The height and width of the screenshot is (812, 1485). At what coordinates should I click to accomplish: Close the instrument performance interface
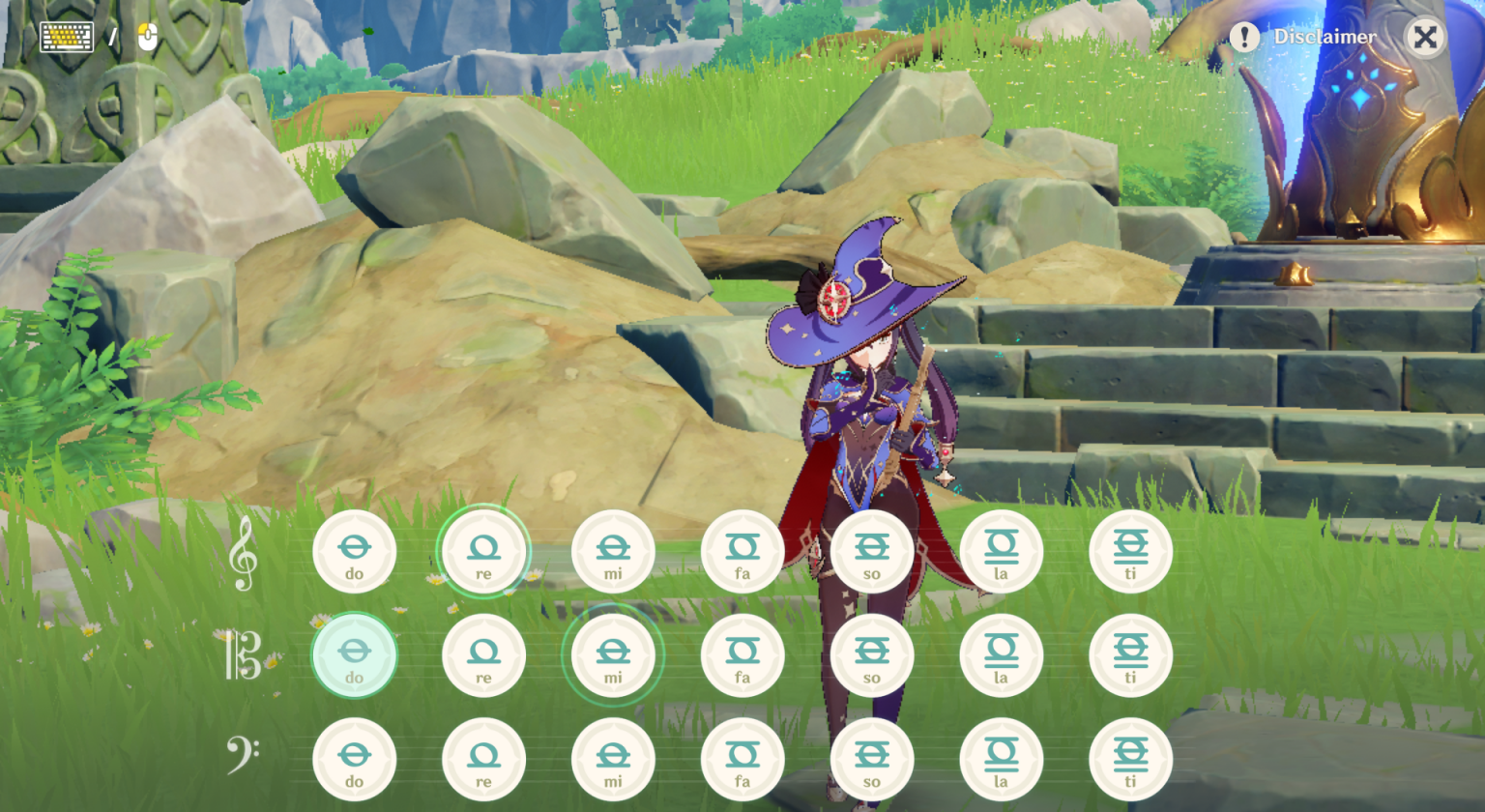[1425, 37]
